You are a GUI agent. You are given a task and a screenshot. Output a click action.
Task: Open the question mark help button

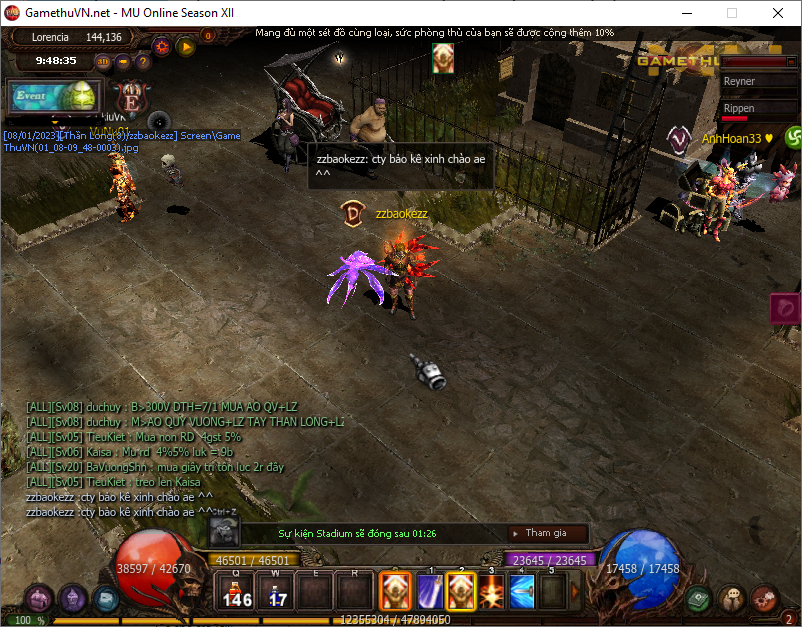tap(143, 61)
